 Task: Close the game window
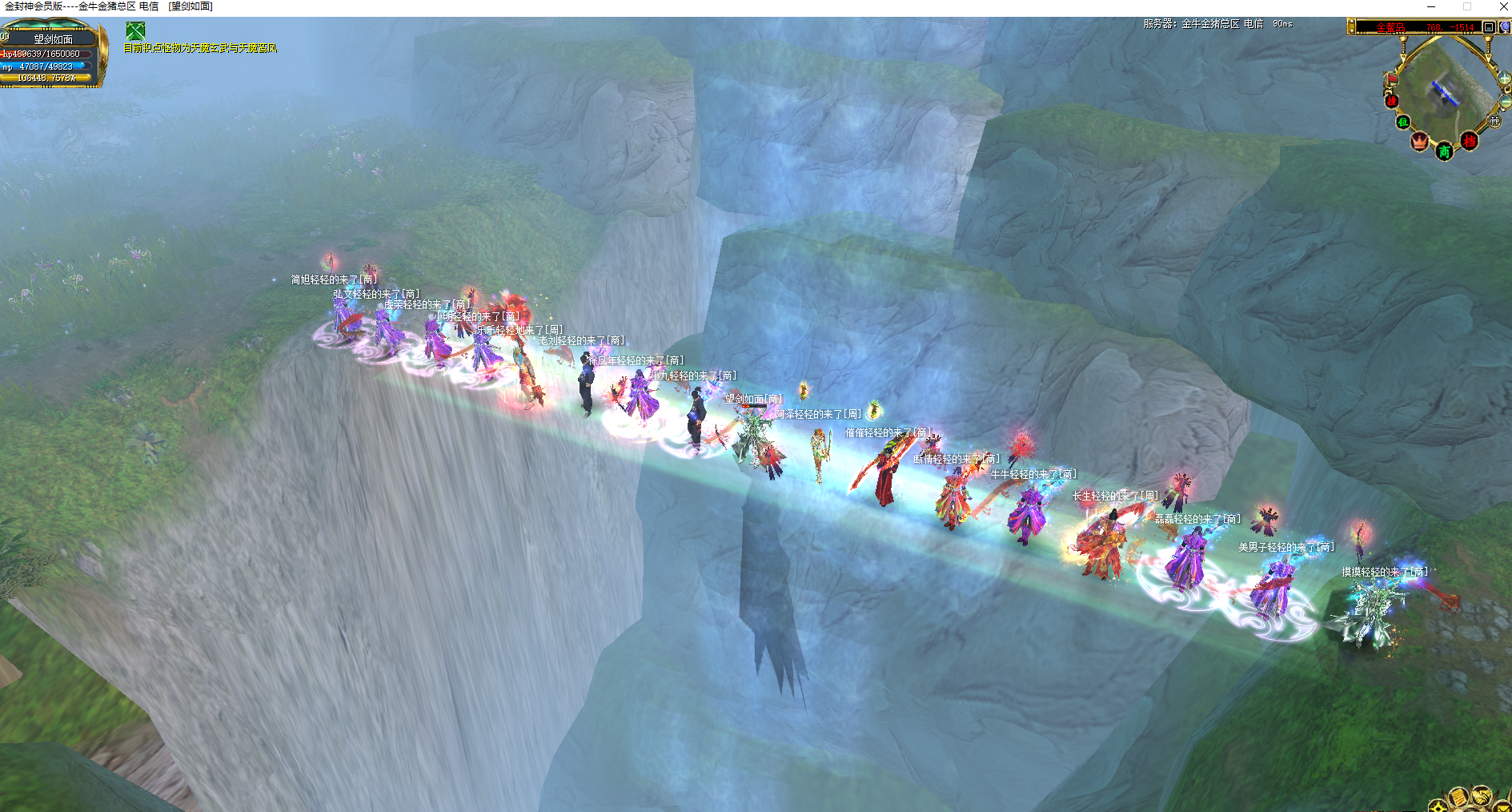[x=1503, y=6]
